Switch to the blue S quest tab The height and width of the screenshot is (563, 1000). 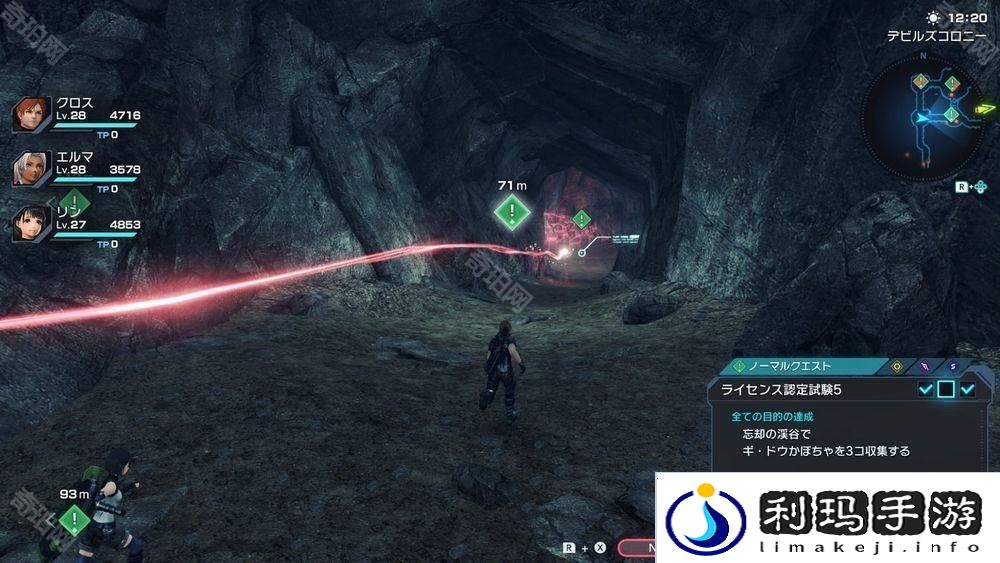coord(953,367)
